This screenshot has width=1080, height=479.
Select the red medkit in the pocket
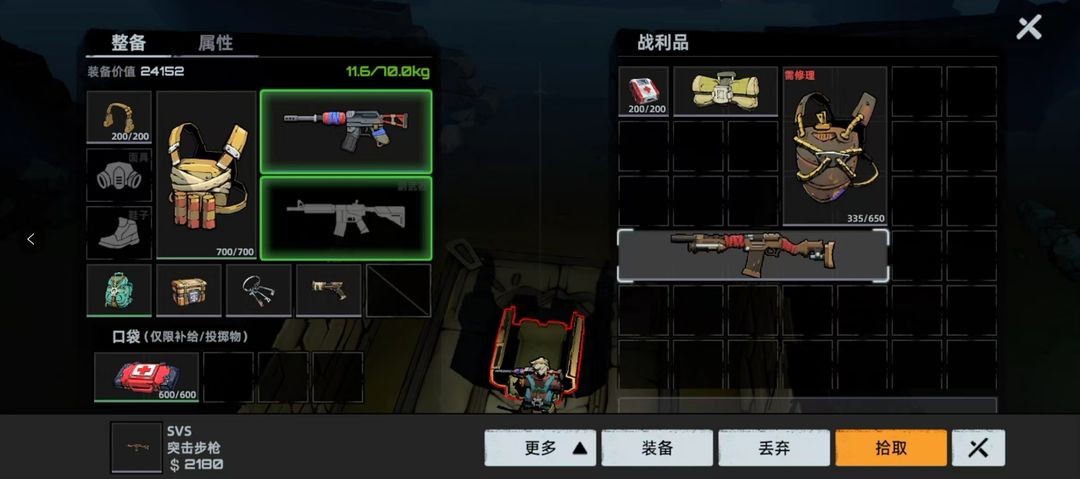coord(146,376)
